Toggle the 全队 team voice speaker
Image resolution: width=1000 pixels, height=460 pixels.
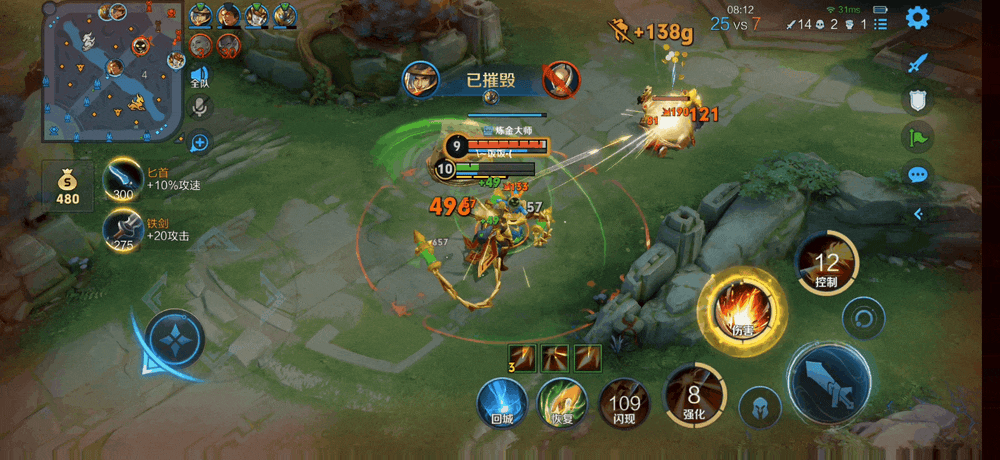tap(200, 78)
